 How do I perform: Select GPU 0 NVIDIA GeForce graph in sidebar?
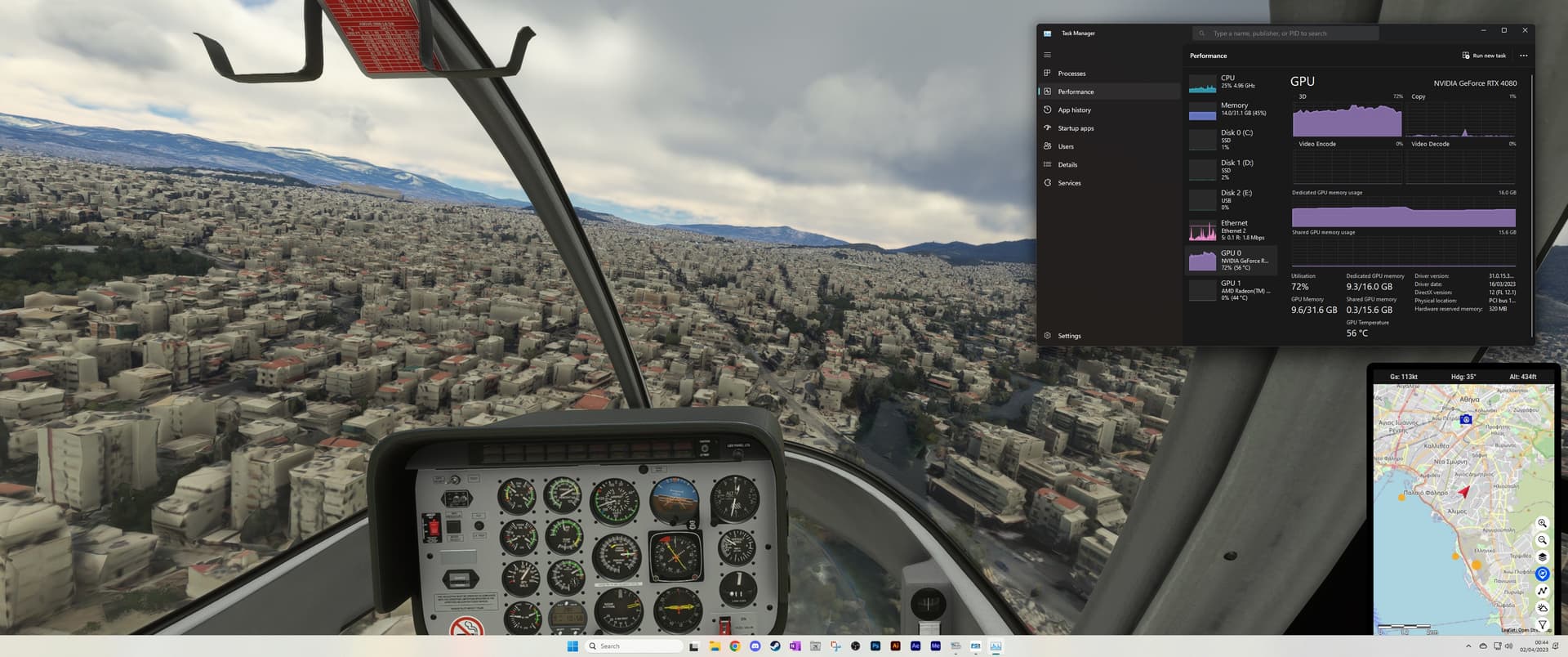(x=1232, y=259)
